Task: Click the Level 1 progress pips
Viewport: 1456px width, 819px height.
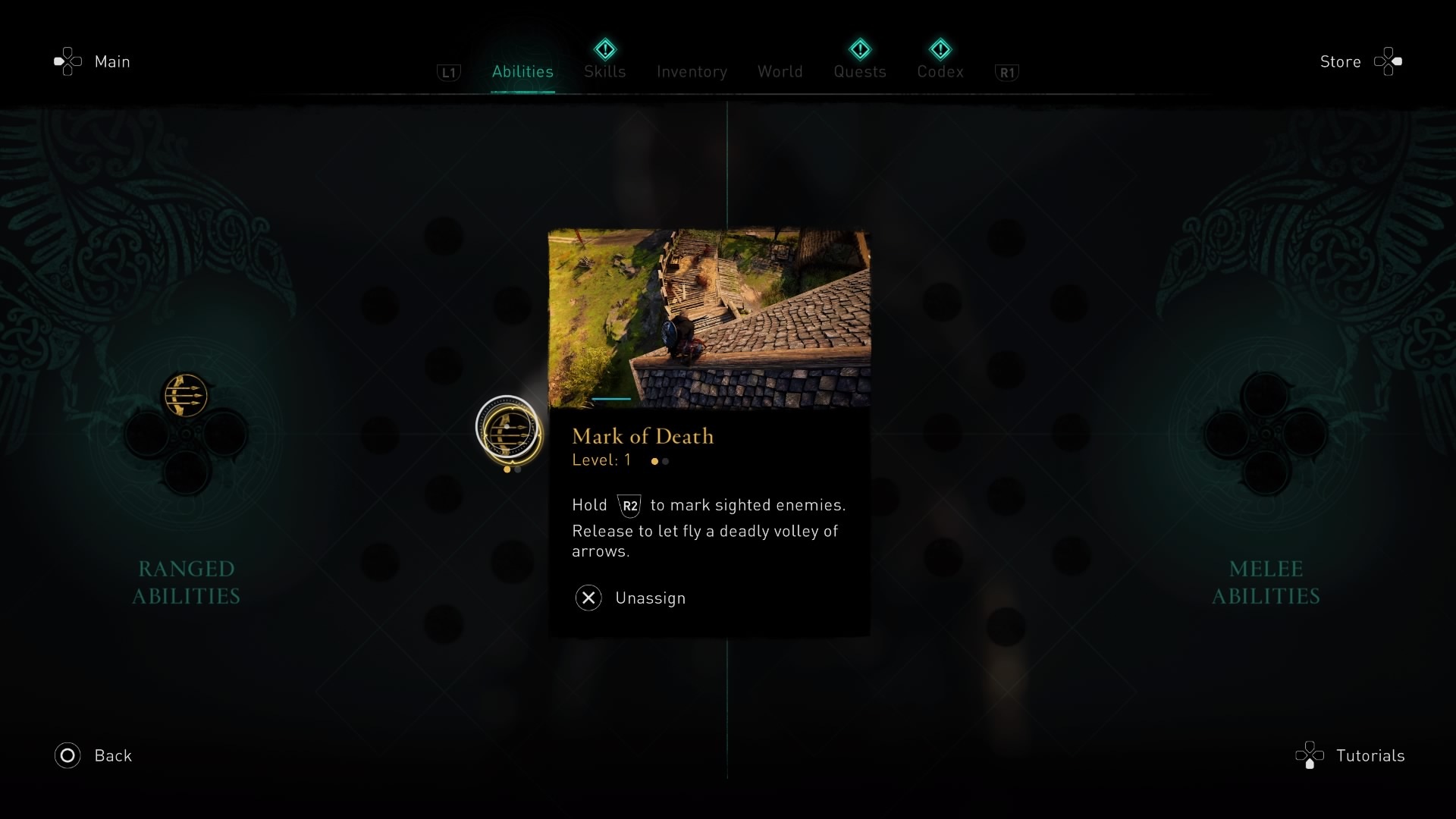Action: [x=658, y=461]
